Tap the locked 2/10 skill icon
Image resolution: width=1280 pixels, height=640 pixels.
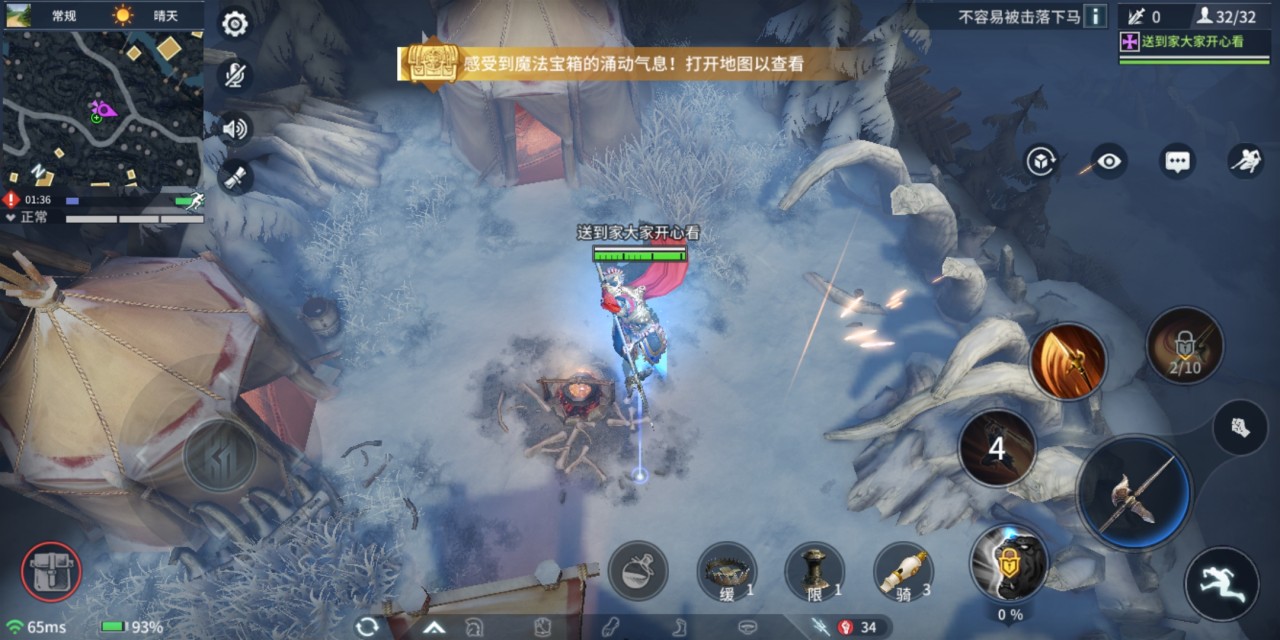point(1185,346)
